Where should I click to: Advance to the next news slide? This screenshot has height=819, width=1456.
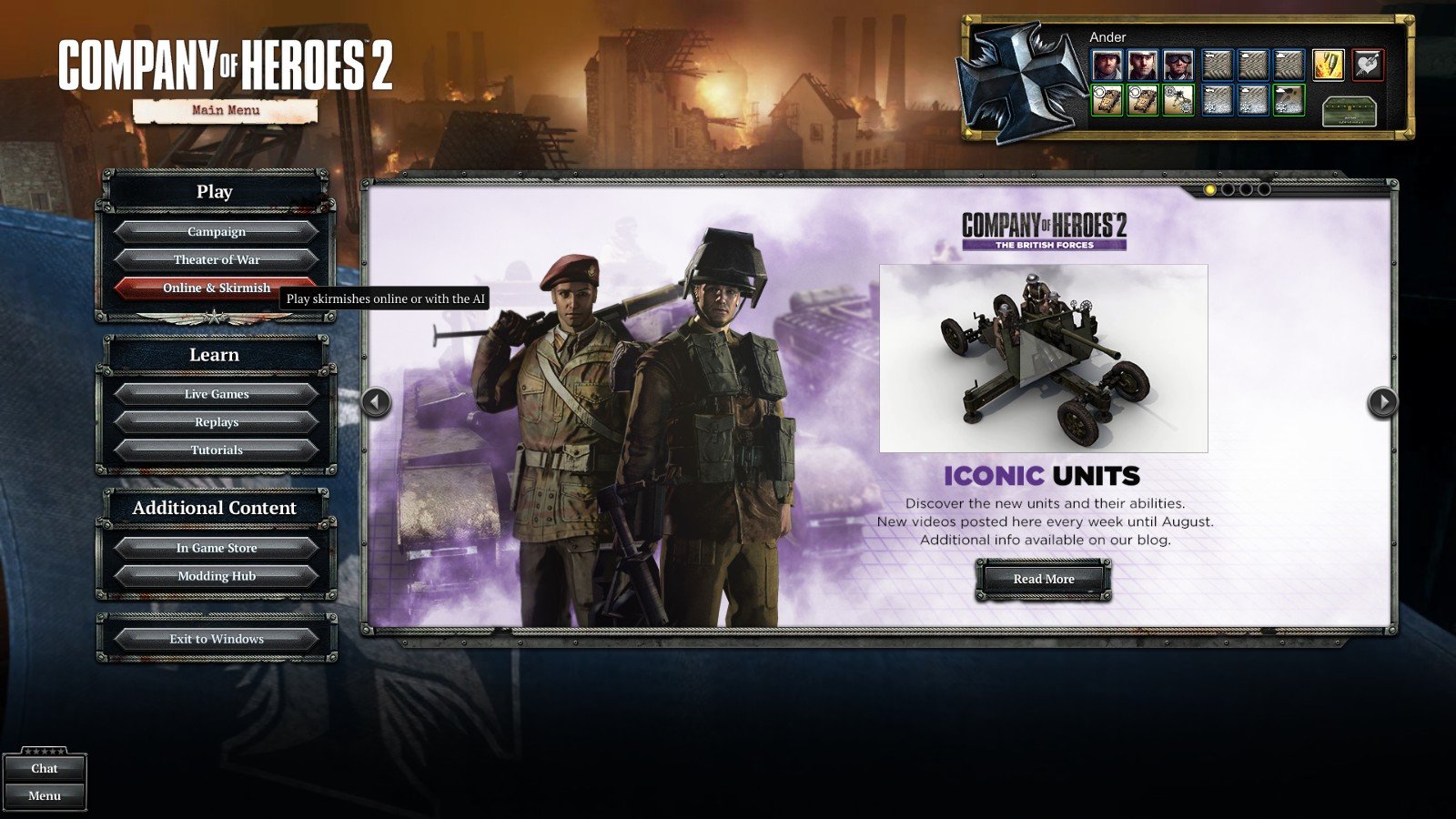click(x=1382, y=401)
